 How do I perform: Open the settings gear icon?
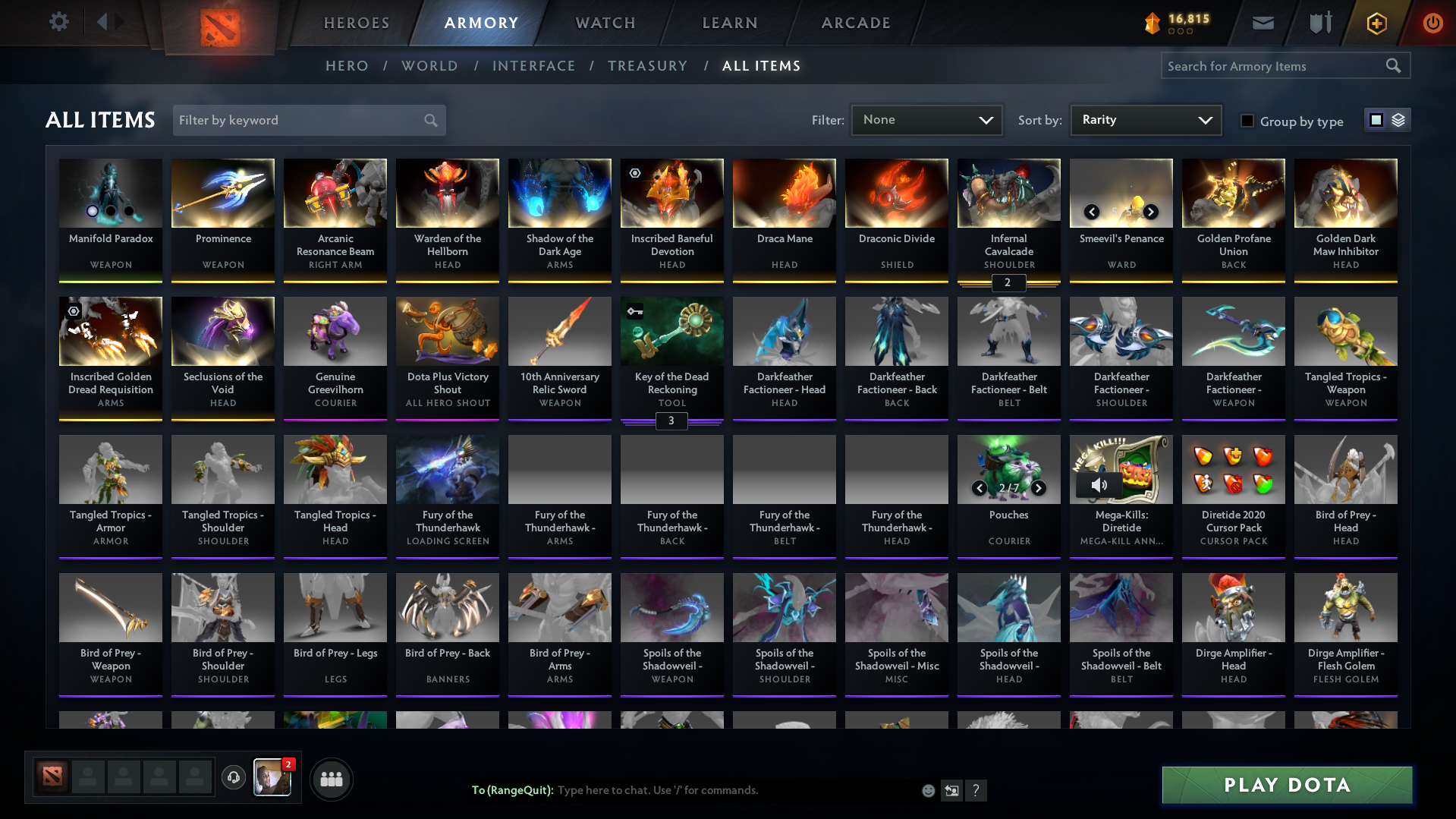point(58,22)
